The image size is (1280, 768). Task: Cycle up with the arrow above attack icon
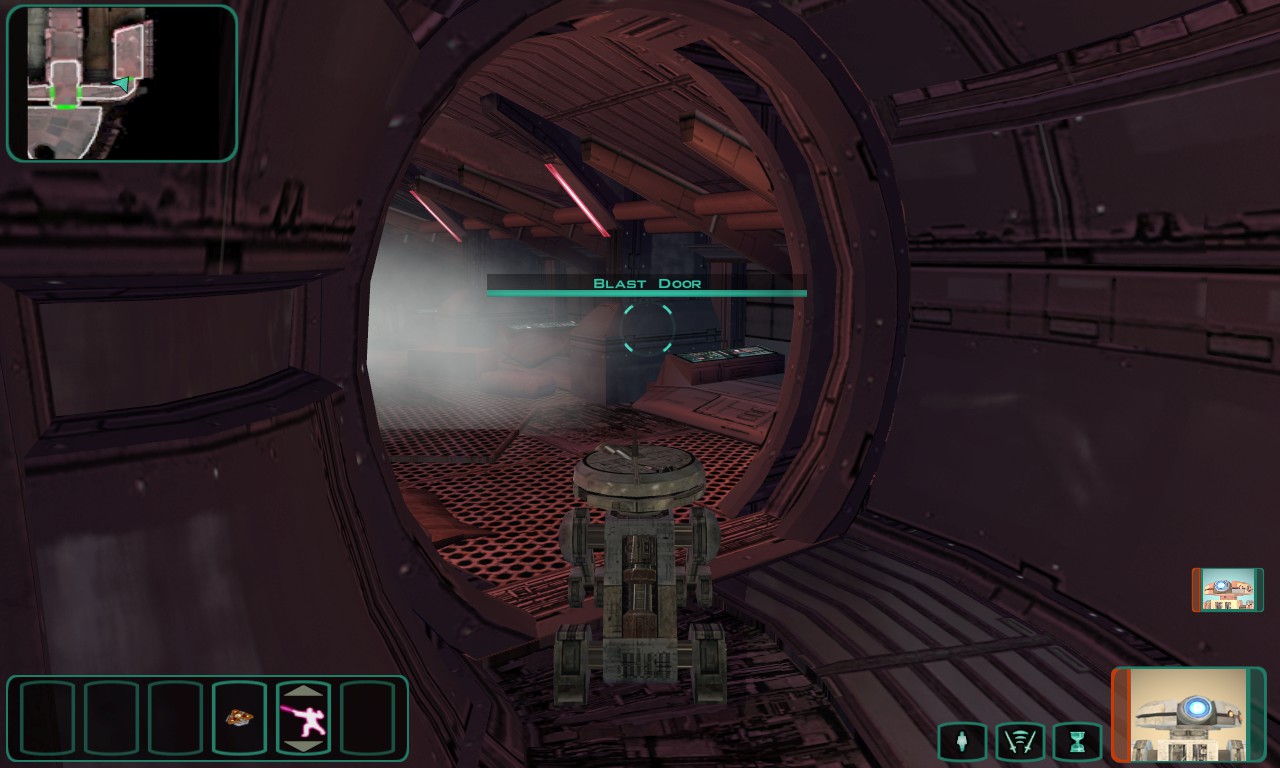[x=302, y=690]
